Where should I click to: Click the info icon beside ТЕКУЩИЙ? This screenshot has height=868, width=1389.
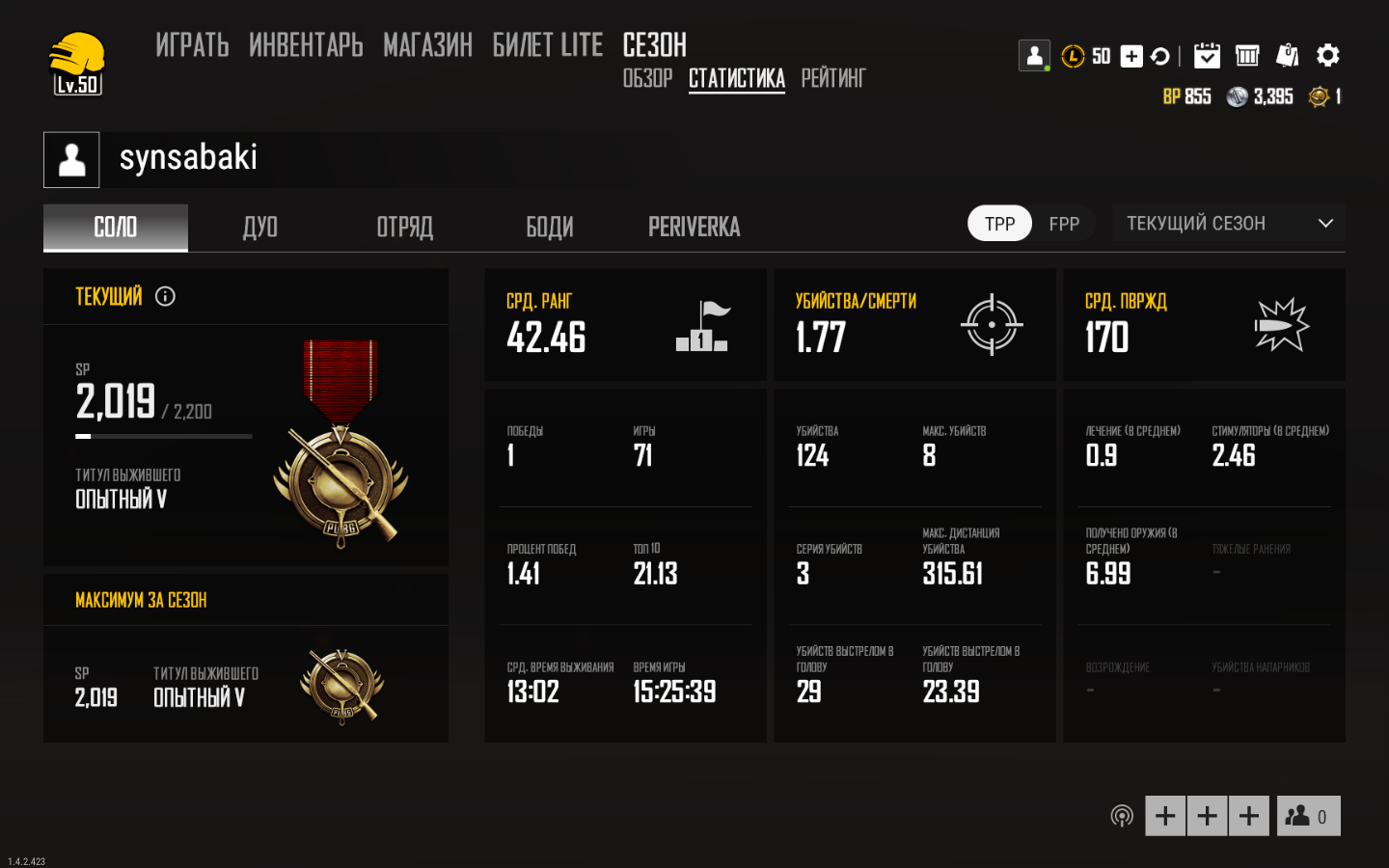[165, 296]
